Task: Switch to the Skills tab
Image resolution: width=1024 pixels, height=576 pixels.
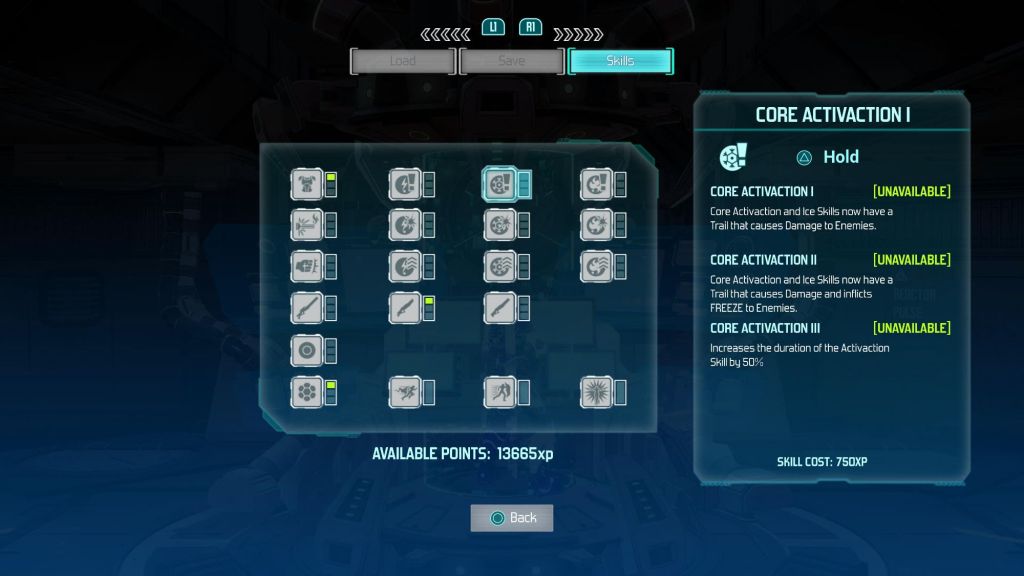Action: 620,61
